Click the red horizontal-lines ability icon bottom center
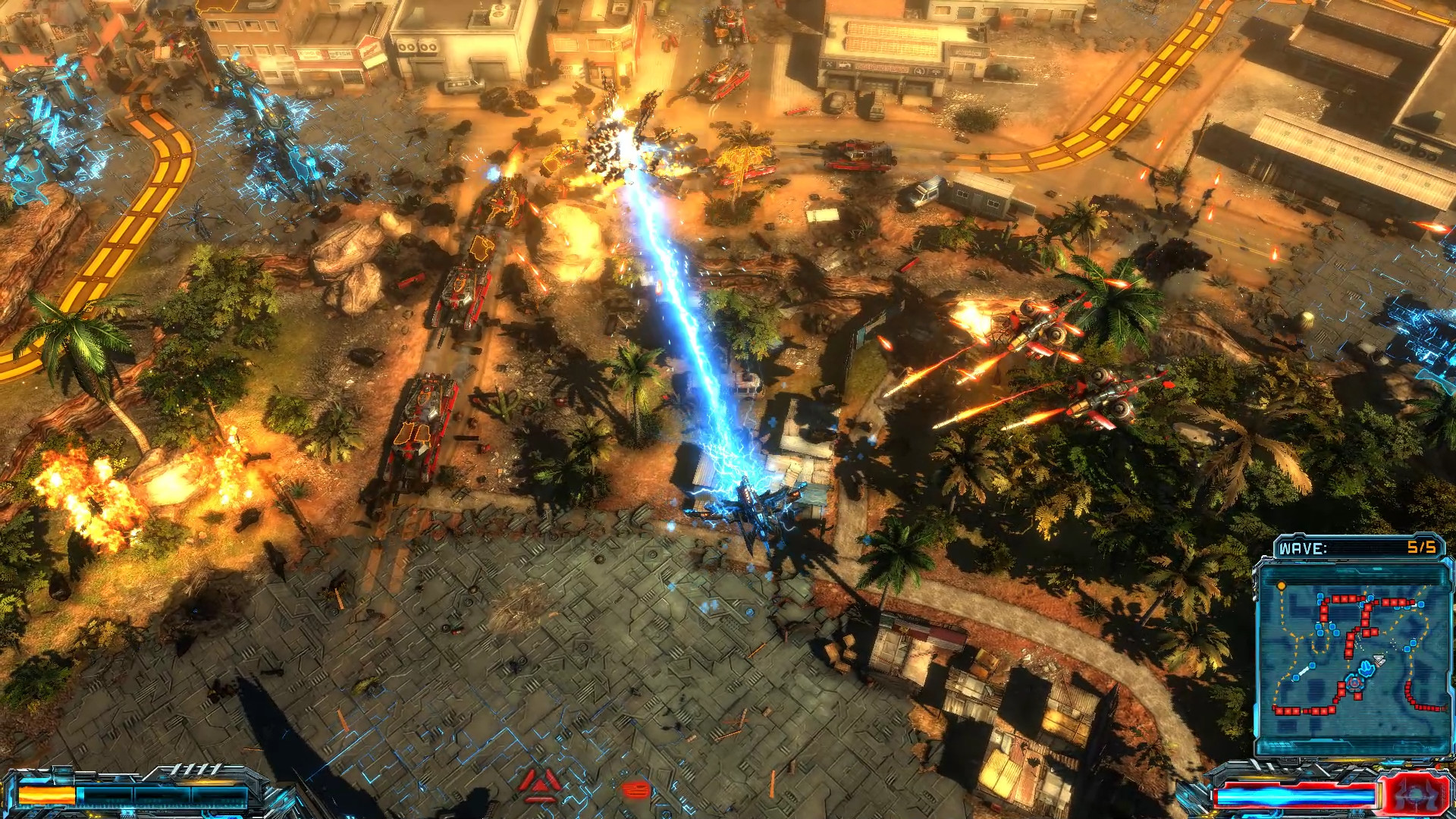The image size is (1456, 819). (635, 789)
